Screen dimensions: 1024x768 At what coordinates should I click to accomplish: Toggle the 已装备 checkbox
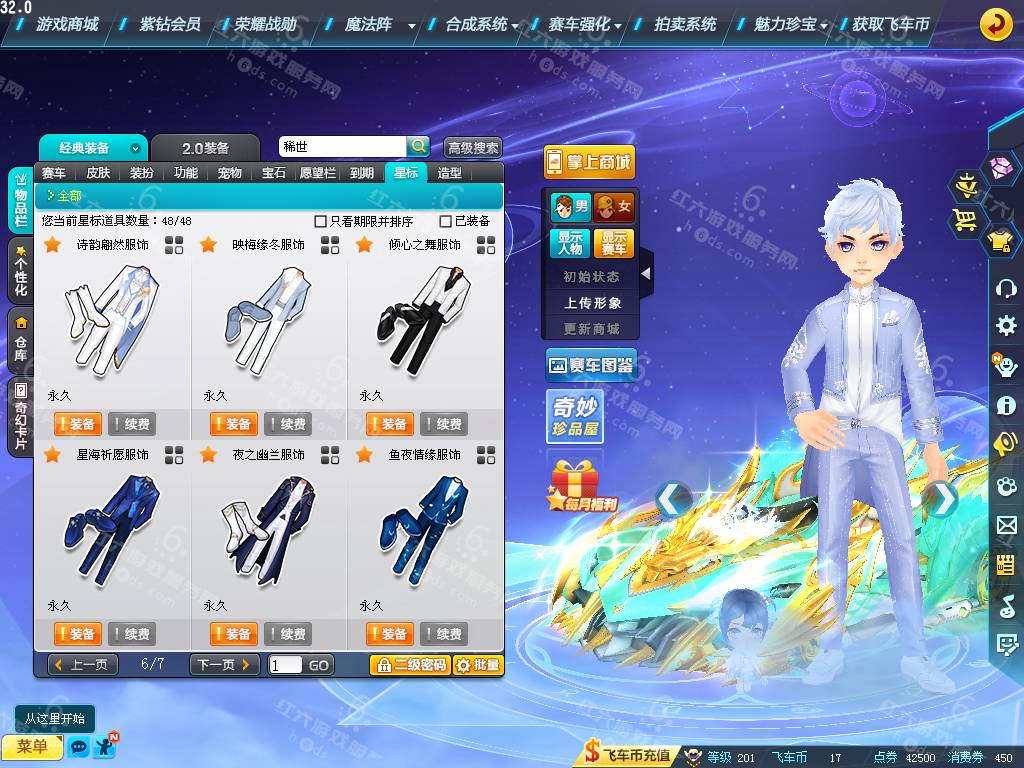coord(446,221)
